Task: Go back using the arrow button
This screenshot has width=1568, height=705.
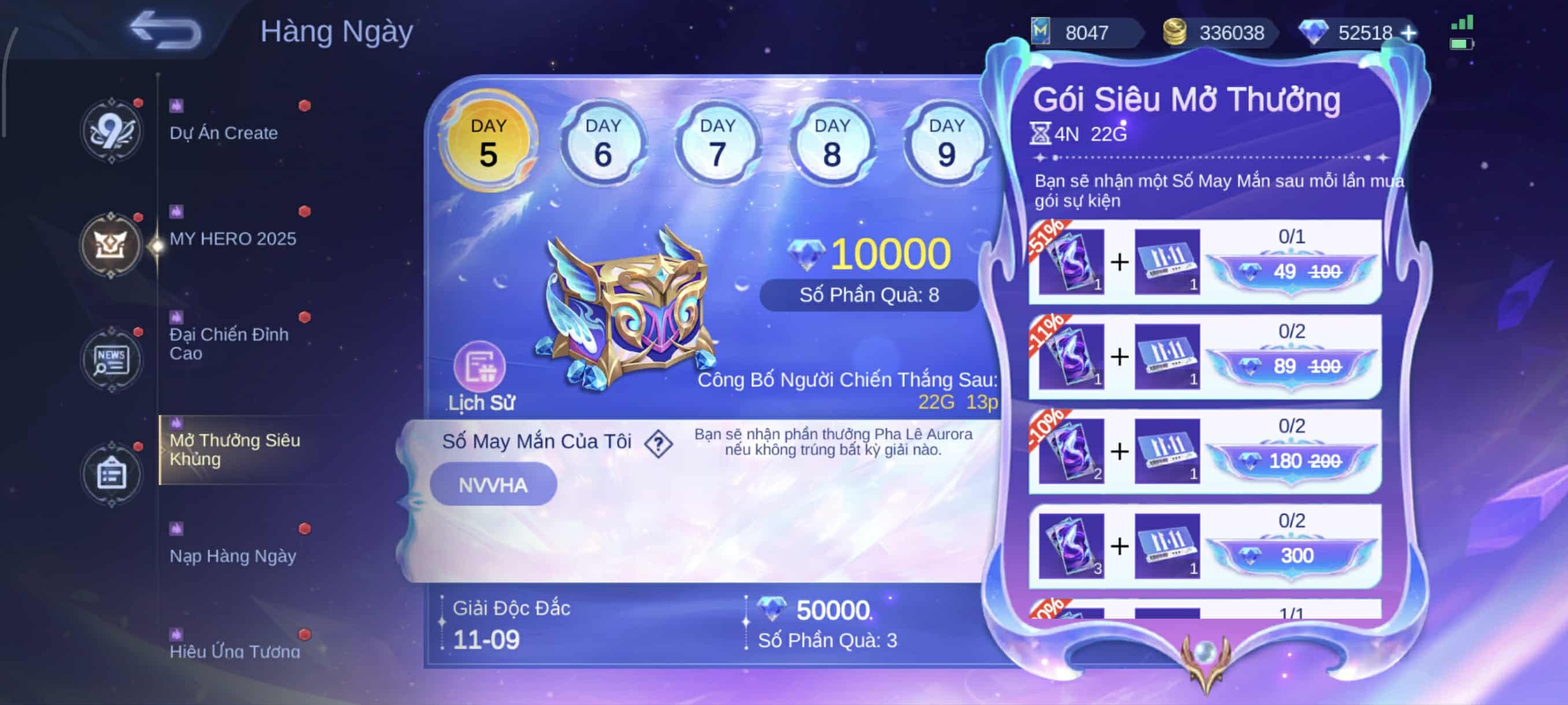Action: 165,31
